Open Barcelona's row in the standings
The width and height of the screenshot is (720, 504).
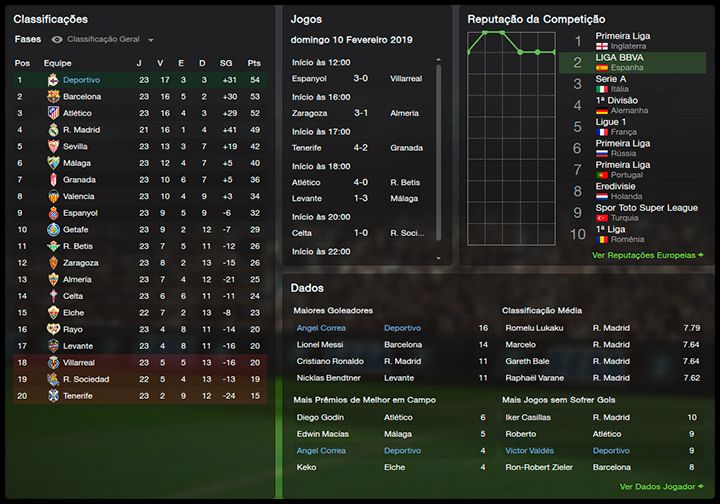point(82,96)
